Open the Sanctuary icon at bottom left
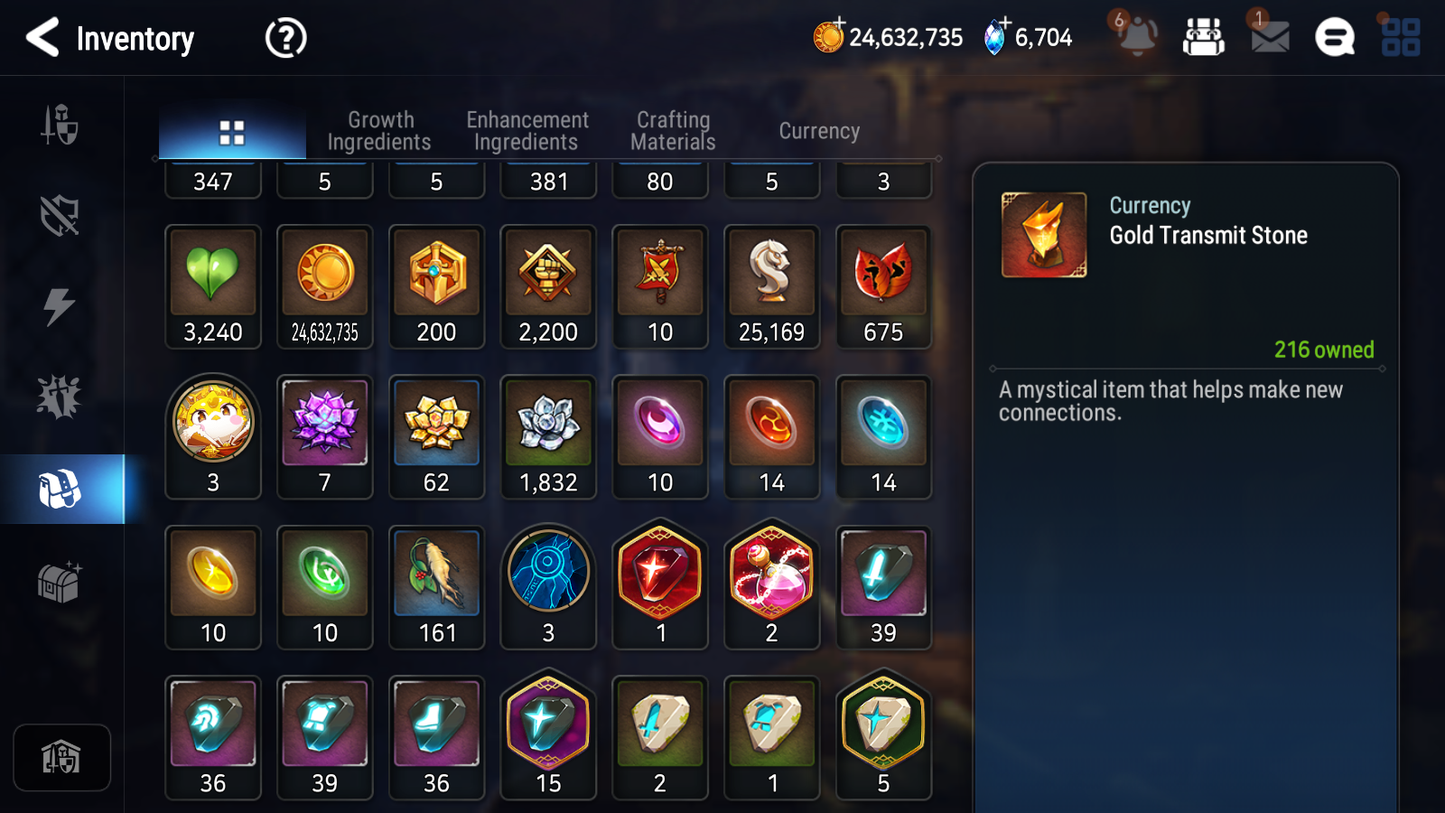 click(x=62, y=758)
